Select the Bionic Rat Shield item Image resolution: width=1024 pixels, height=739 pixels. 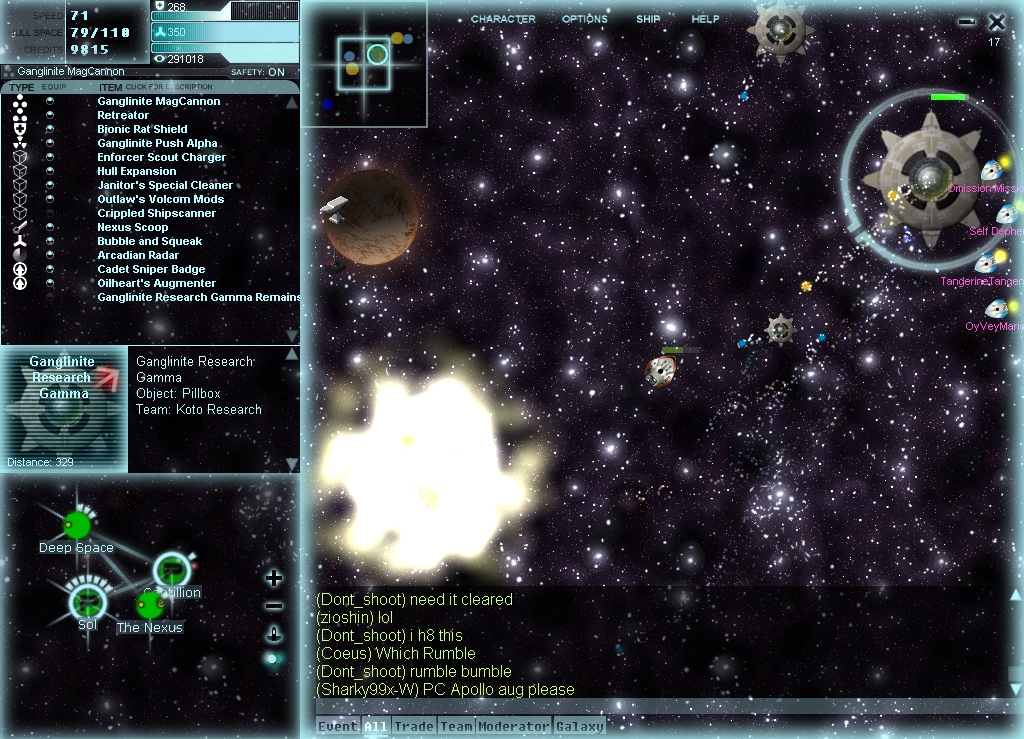142,129
